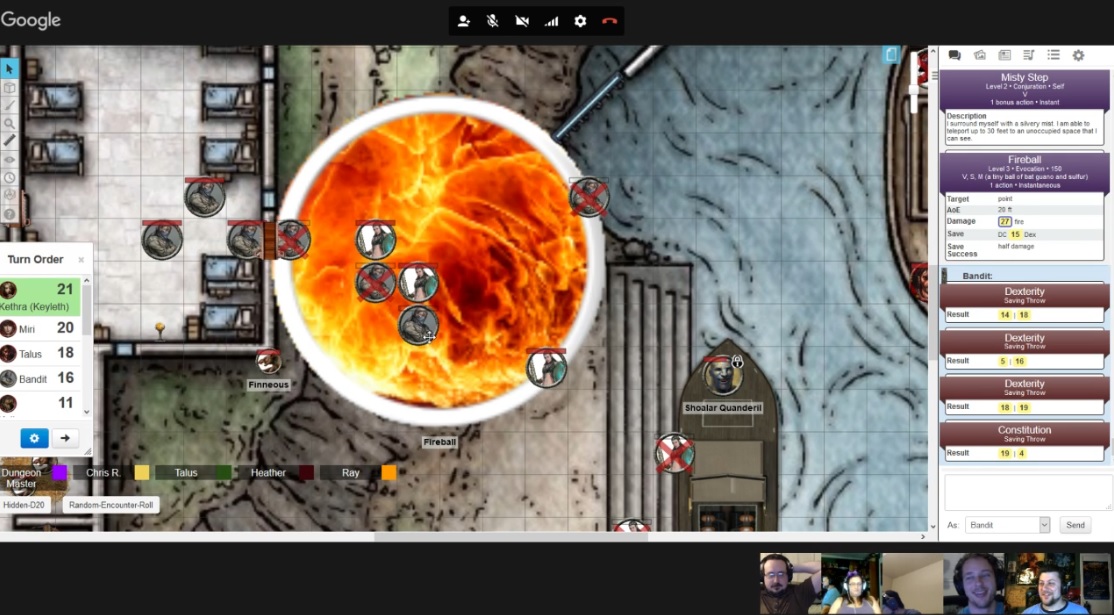Select the arrow pointer tool
The image size is (1114, 615).
[9, 69]
